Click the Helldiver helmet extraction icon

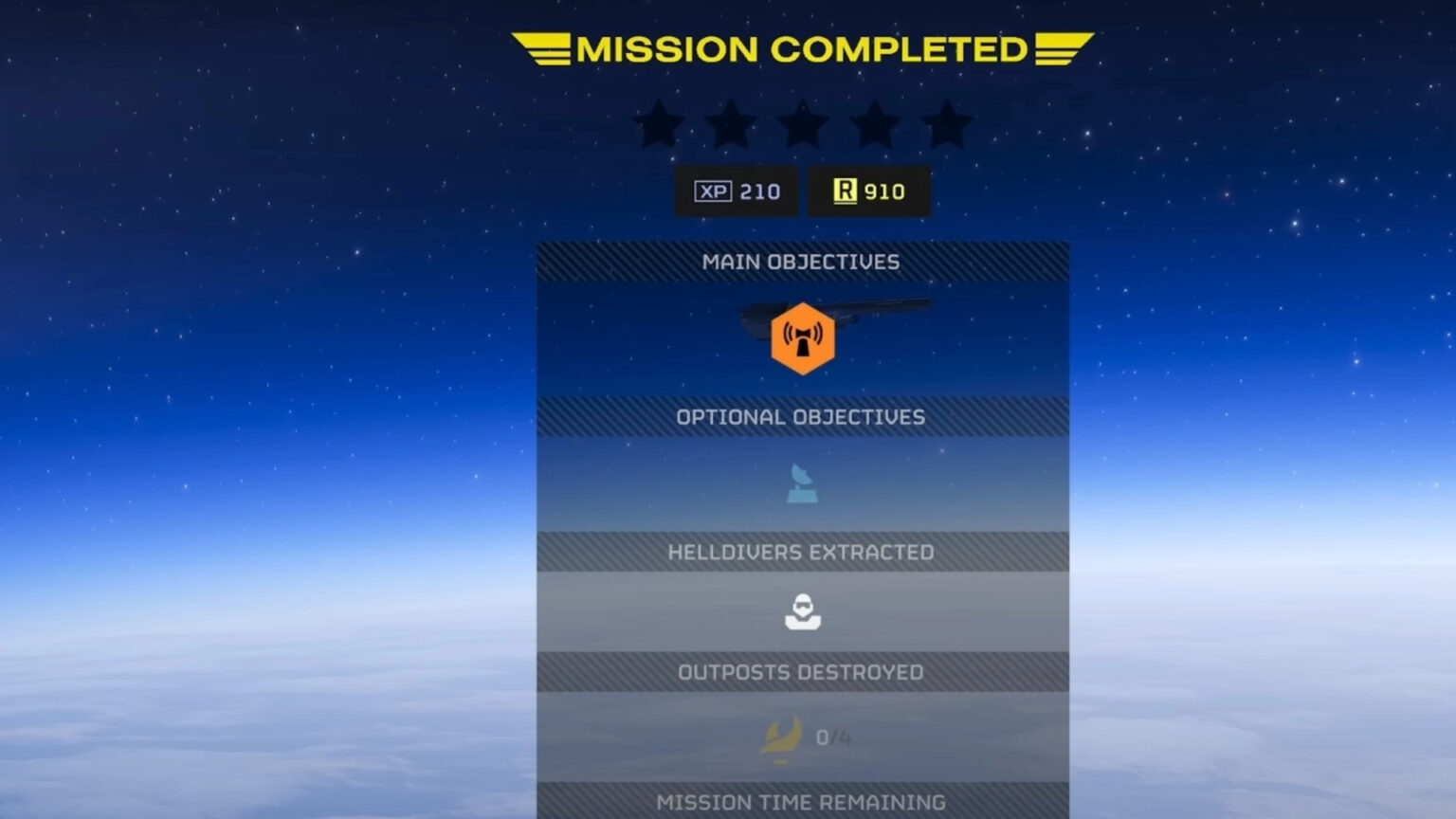click(x=802, y=610)
